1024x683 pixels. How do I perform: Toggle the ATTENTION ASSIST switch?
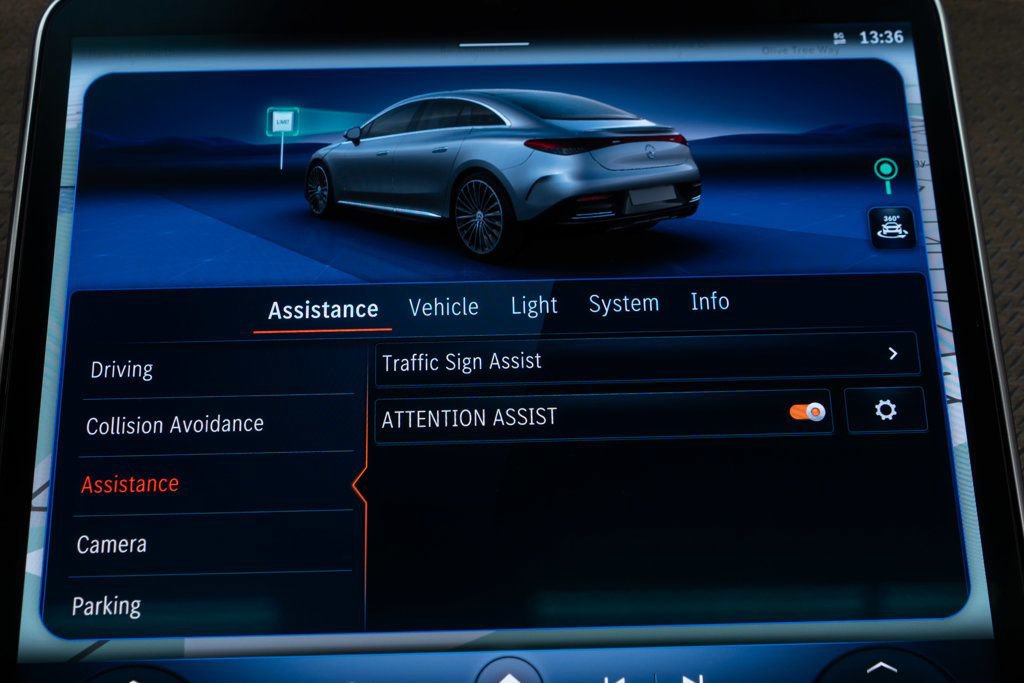point(807,412)
